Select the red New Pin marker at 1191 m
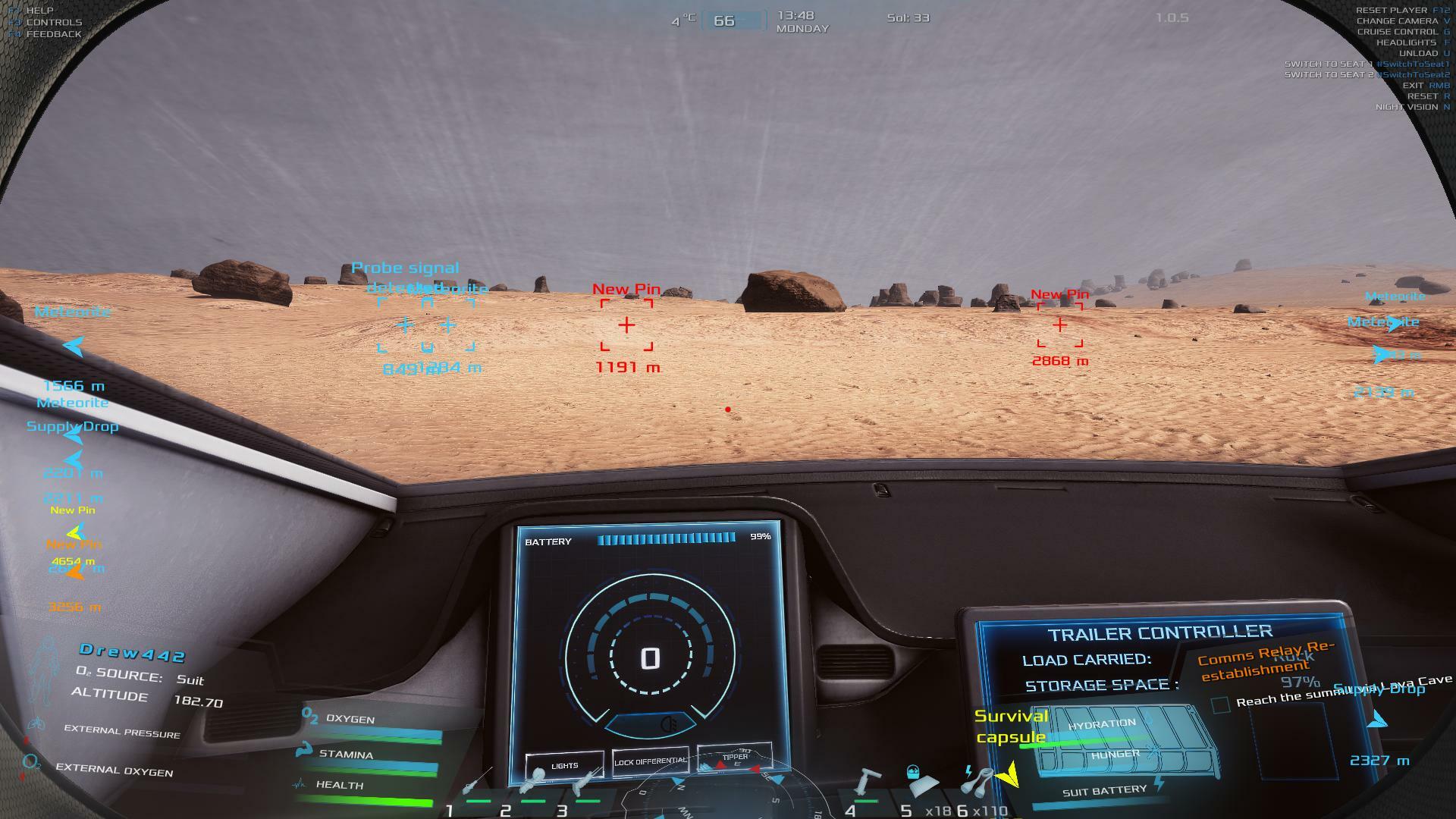The image size is (1456, 819). (x=626, y=325)
